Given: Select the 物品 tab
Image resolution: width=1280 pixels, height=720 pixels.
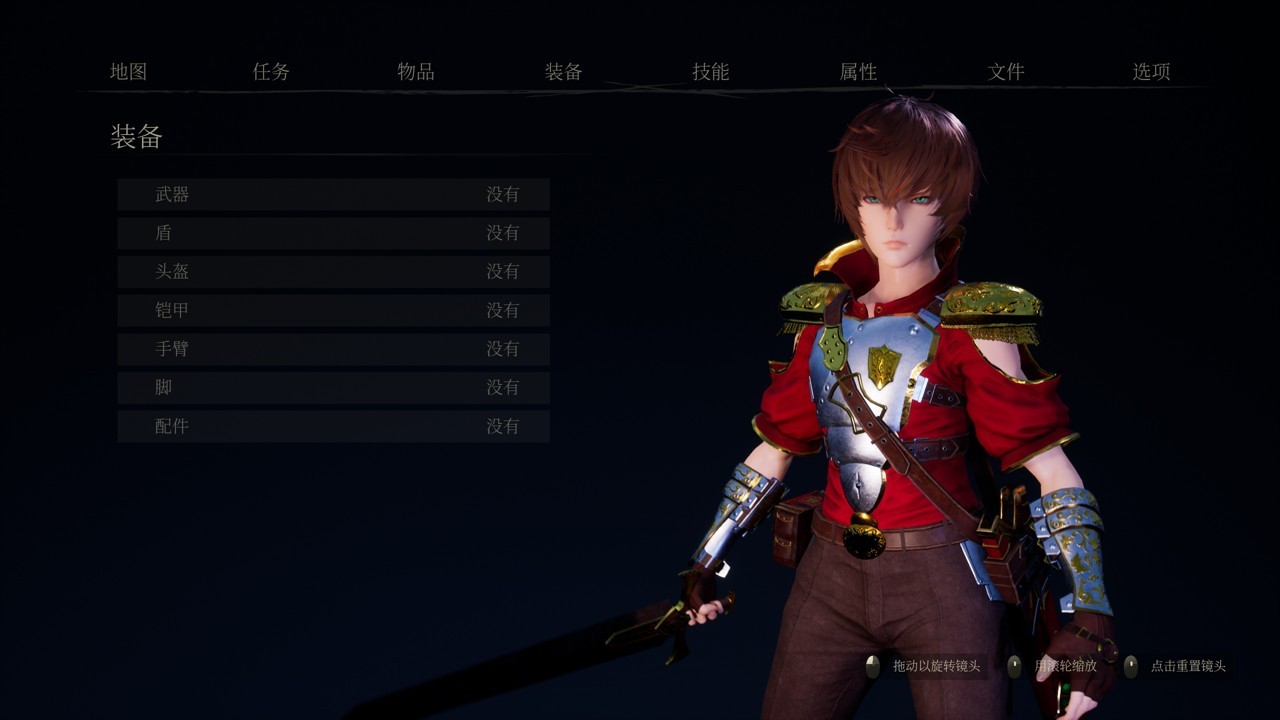Looking at the screenshot, I should [415, 72].
